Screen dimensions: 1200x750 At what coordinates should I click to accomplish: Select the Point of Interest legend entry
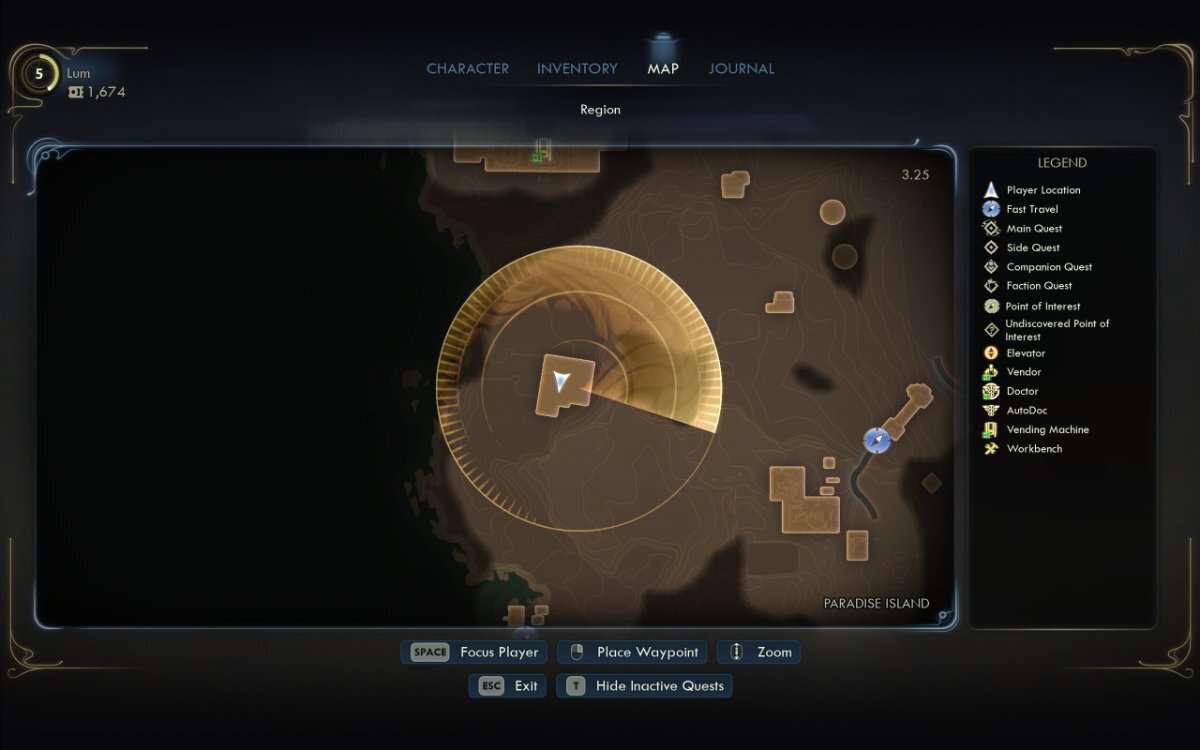click(1042, 306)
